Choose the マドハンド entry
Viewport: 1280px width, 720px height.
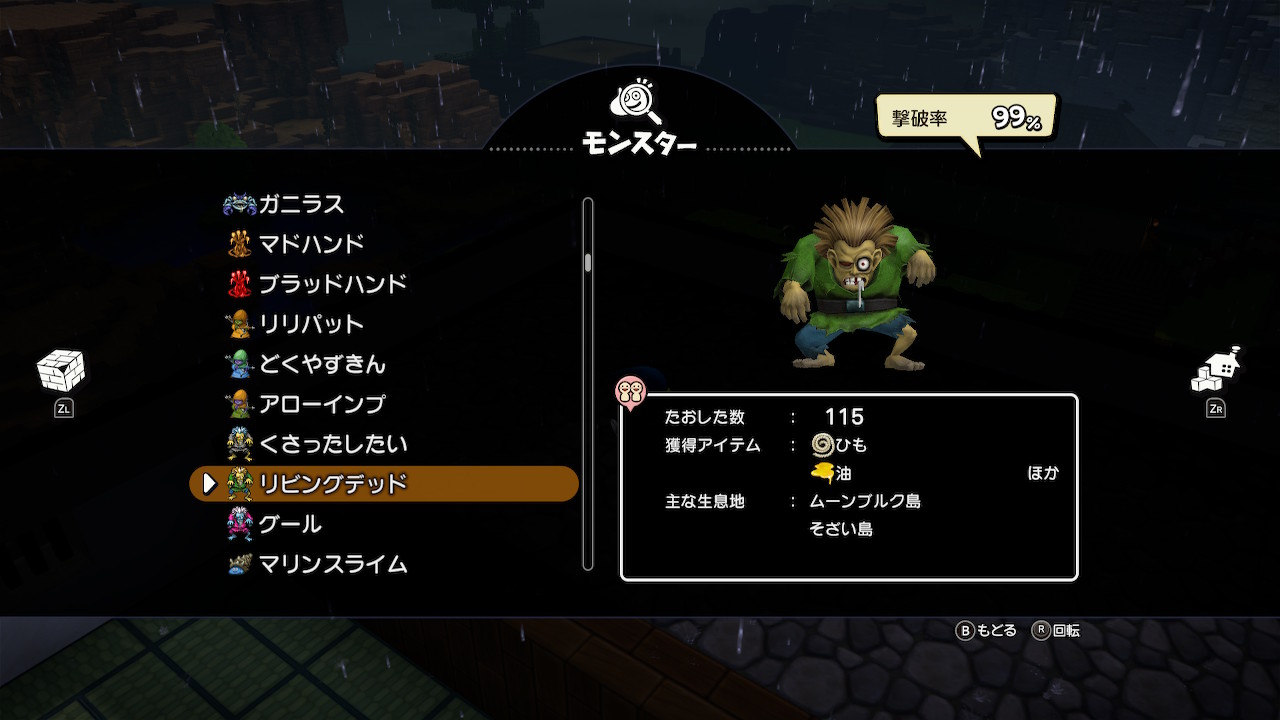click(x=310, y=244)
